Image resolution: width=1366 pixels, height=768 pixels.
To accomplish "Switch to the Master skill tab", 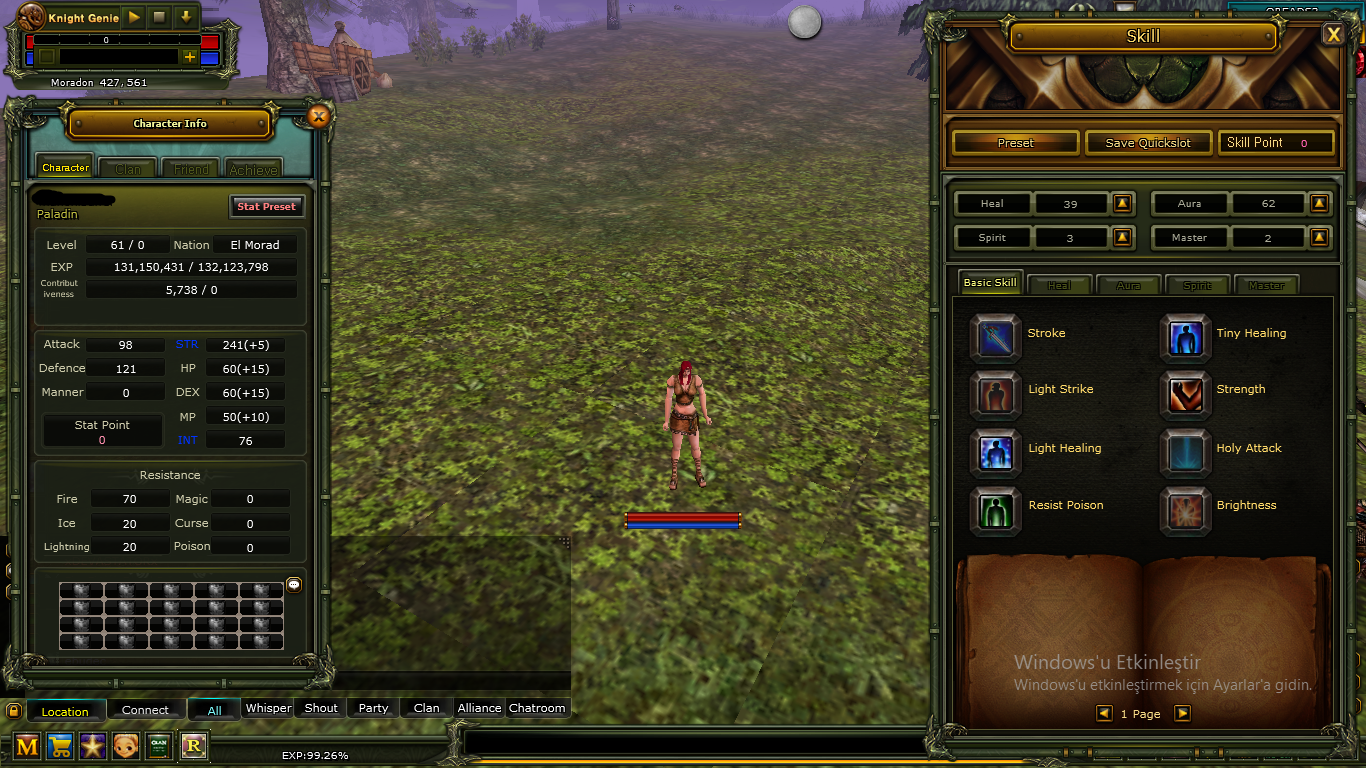I will (x=1266, y=285).
